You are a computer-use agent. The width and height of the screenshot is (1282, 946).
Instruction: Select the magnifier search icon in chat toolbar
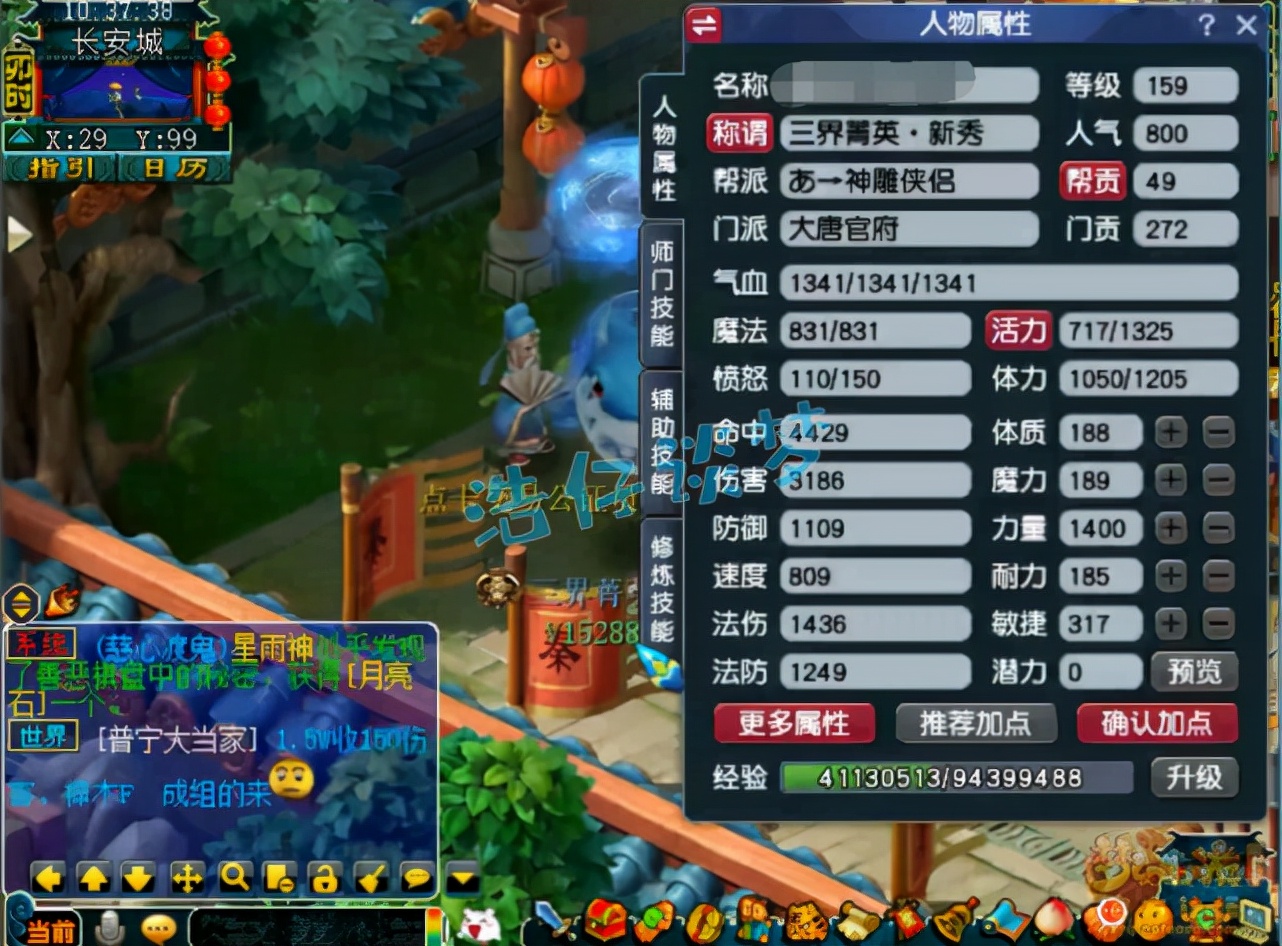235,878
